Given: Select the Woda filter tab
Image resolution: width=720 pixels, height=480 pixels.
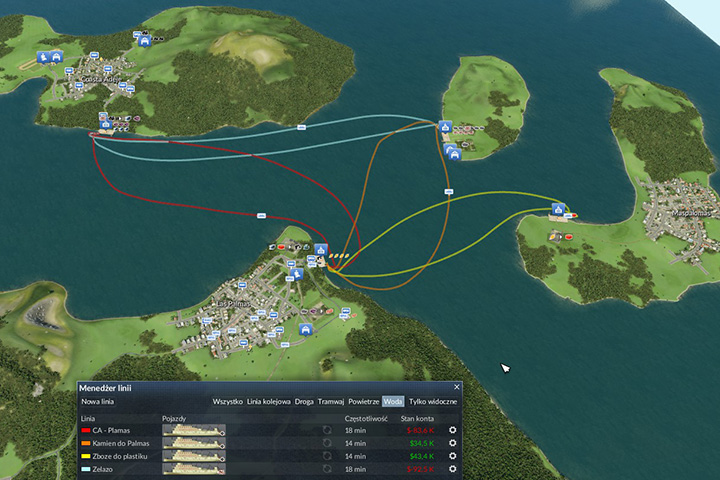Looking at the screenshot, I should coord(393,401).
